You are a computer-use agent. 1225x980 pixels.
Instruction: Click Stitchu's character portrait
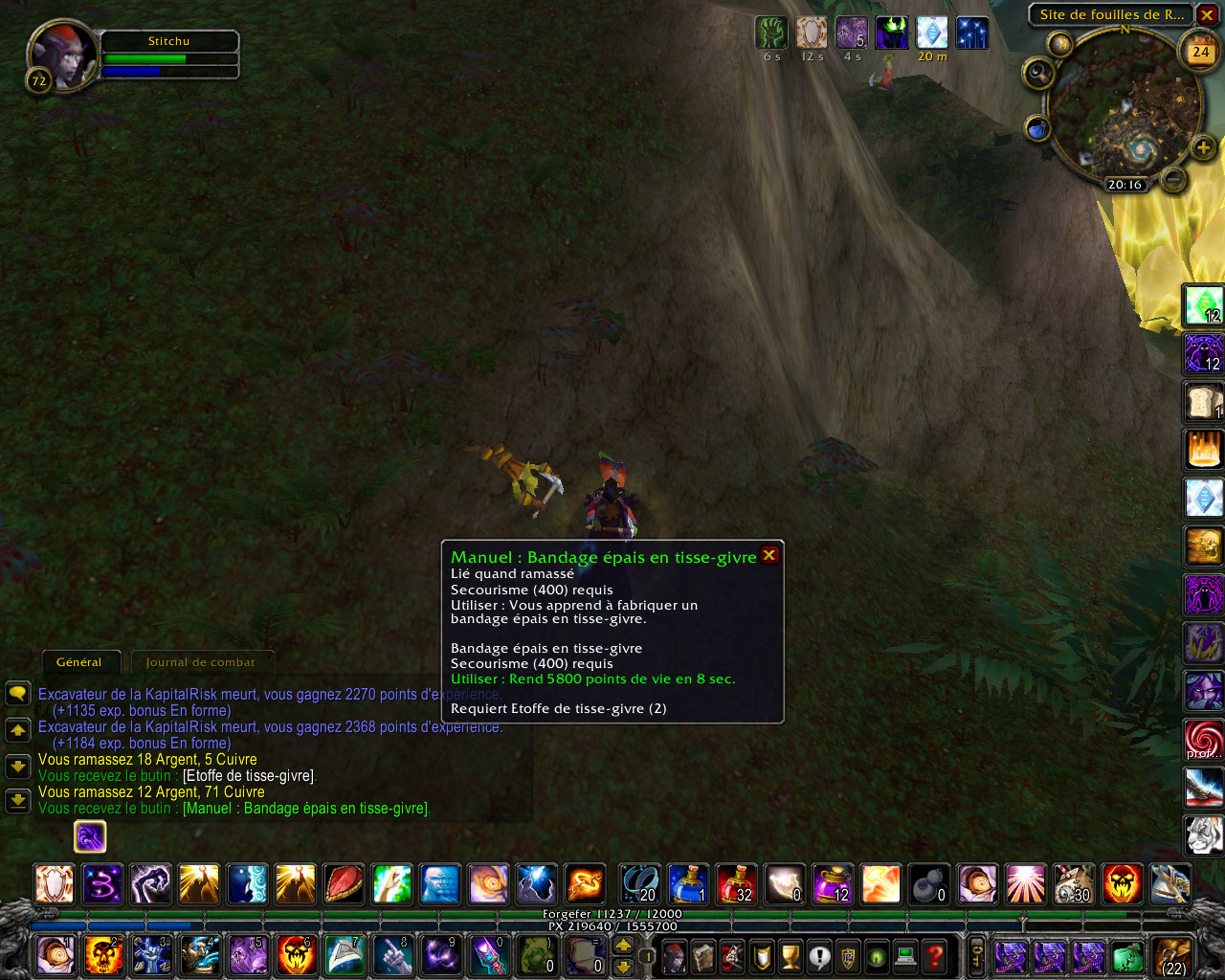coord(61,56)
